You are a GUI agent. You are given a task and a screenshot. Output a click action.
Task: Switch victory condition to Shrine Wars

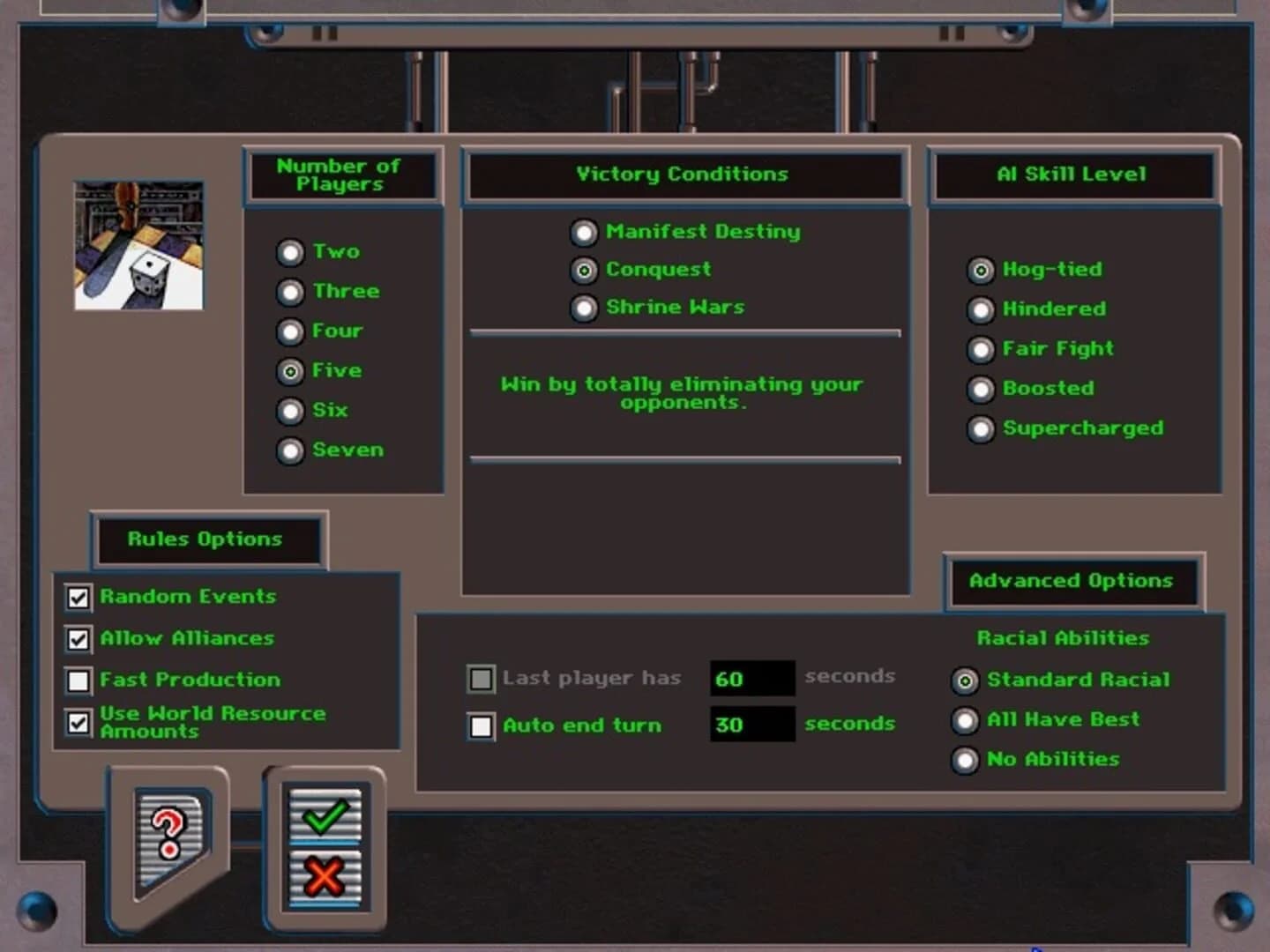pyautogui.click(x=583, y=308)
